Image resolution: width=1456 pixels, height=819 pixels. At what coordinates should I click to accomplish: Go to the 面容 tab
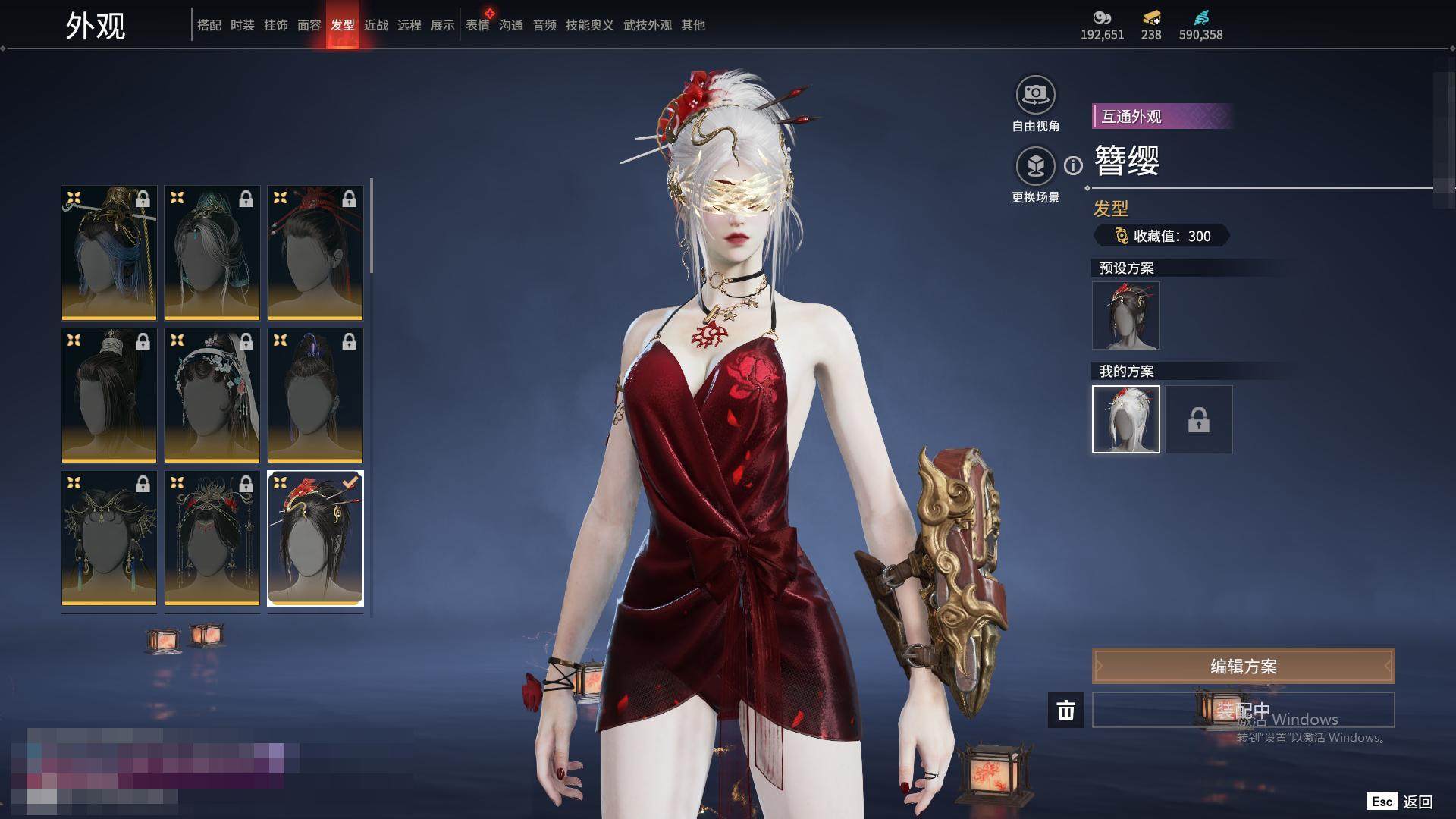[309, 25]
